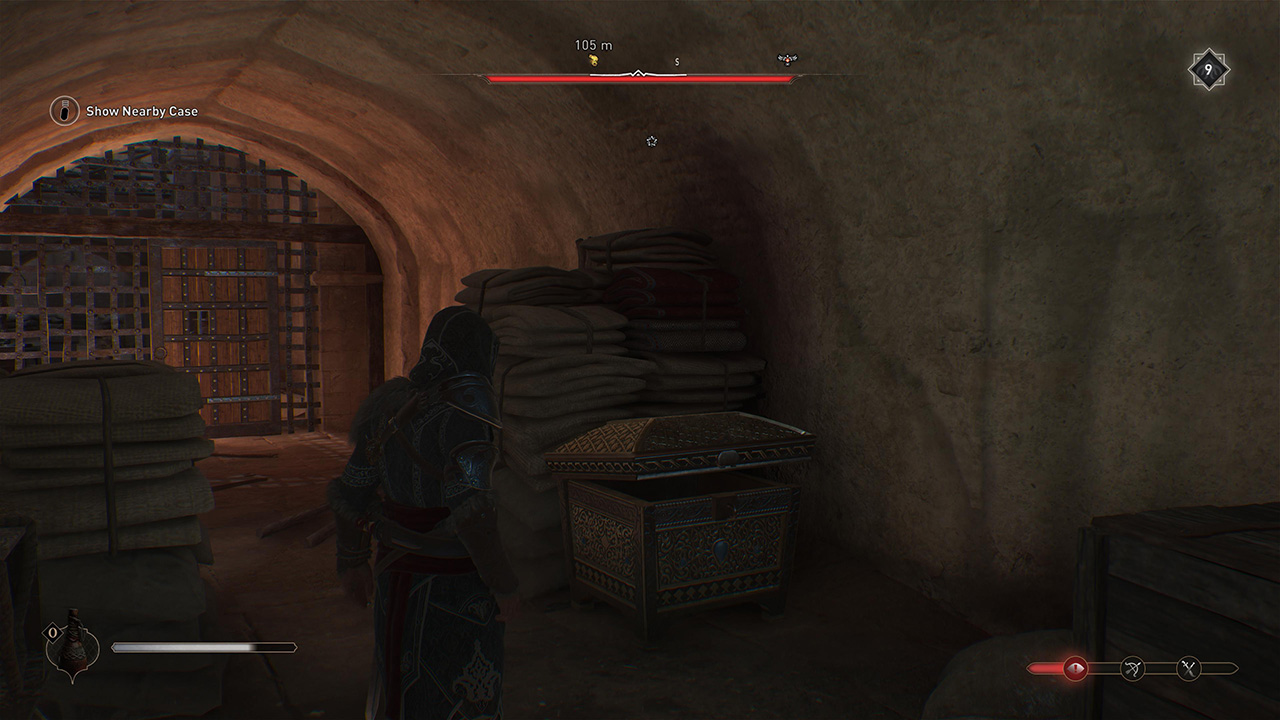Click the wooden prison gate doorway
Viewport: 1280px width, 720px height.
(220, 330)
